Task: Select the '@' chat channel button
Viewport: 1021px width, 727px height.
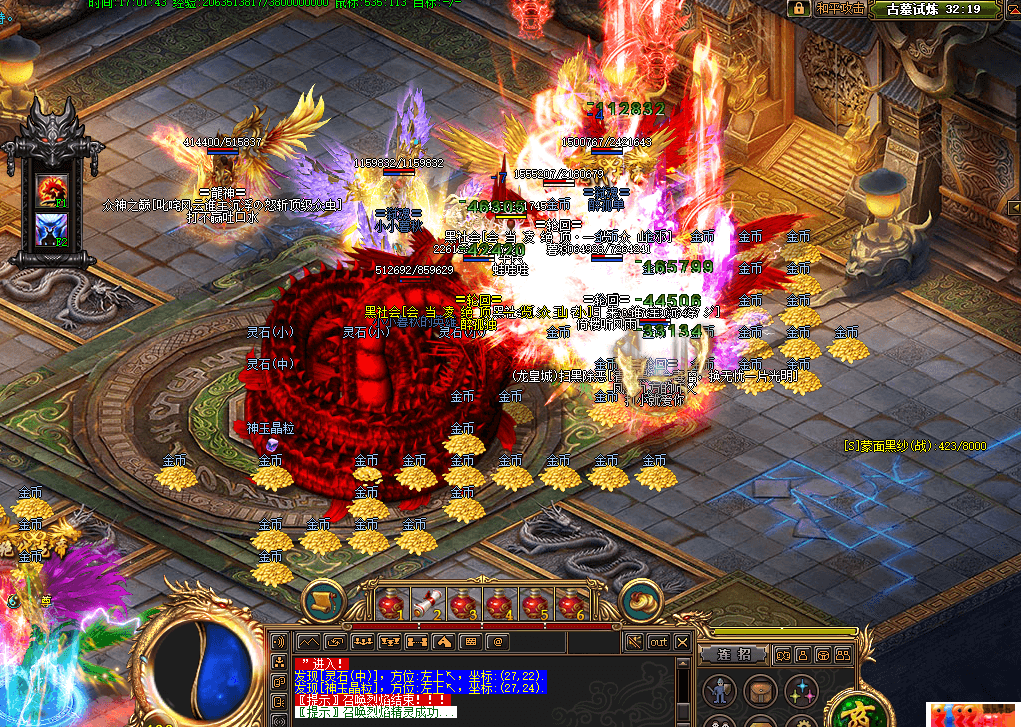Action: point(498,641)
